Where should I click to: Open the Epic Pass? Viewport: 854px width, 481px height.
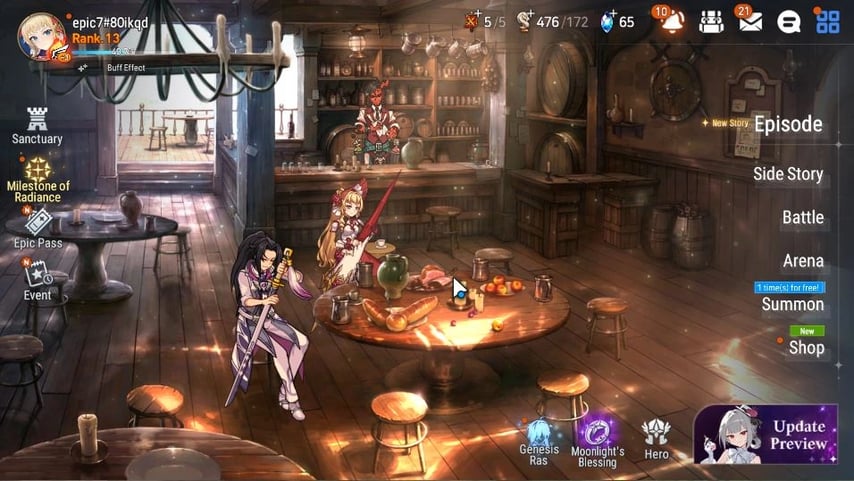point(38,228)
